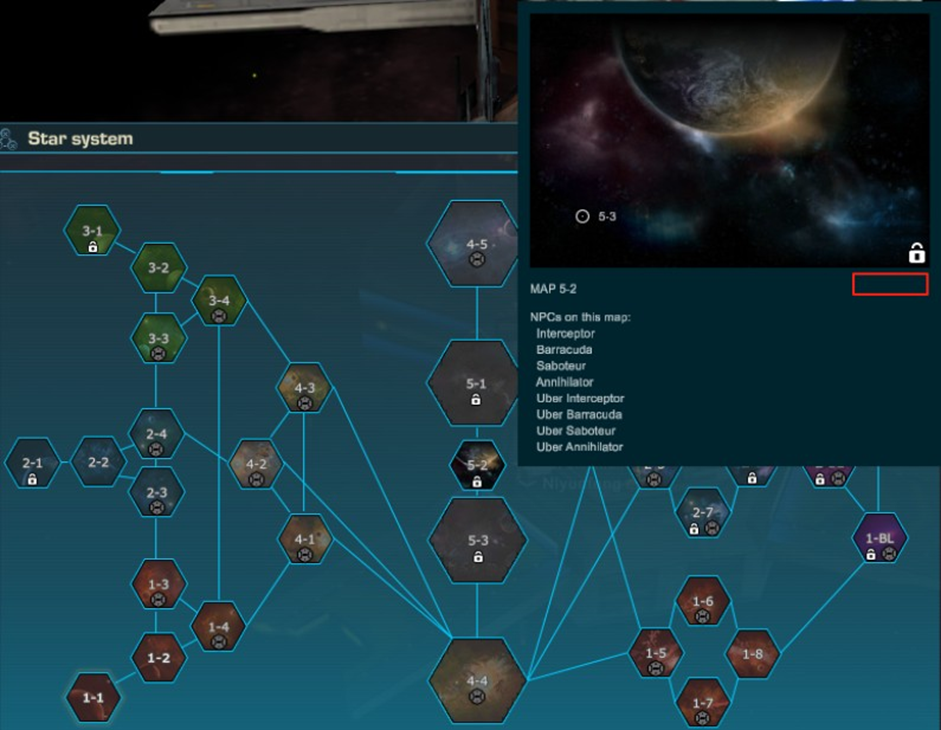This screenshot has height=730, width=941.
Task: Select map 1-3 hexagon
Action: coord(158,586)
